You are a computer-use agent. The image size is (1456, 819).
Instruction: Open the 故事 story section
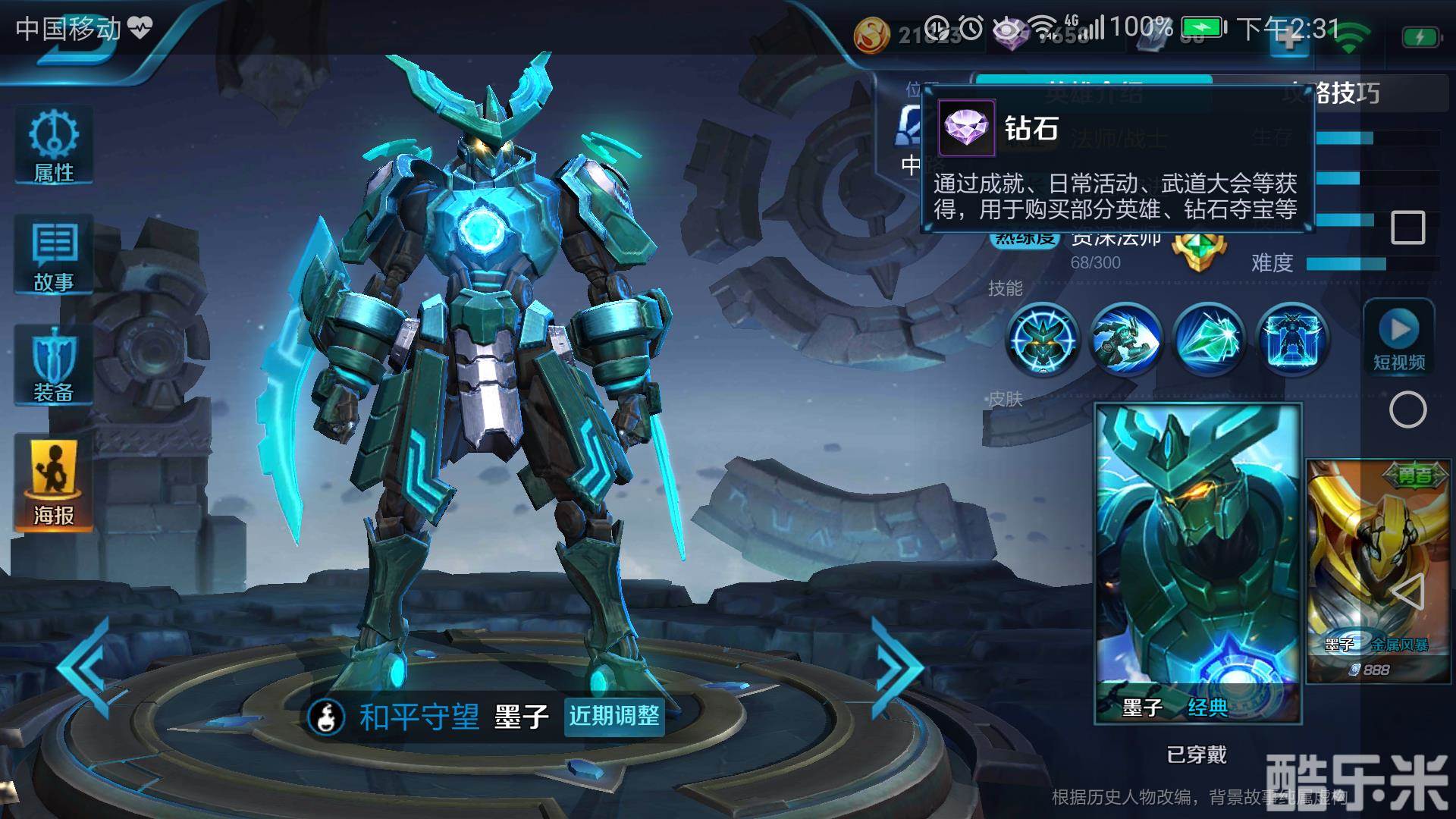point(54,255)
